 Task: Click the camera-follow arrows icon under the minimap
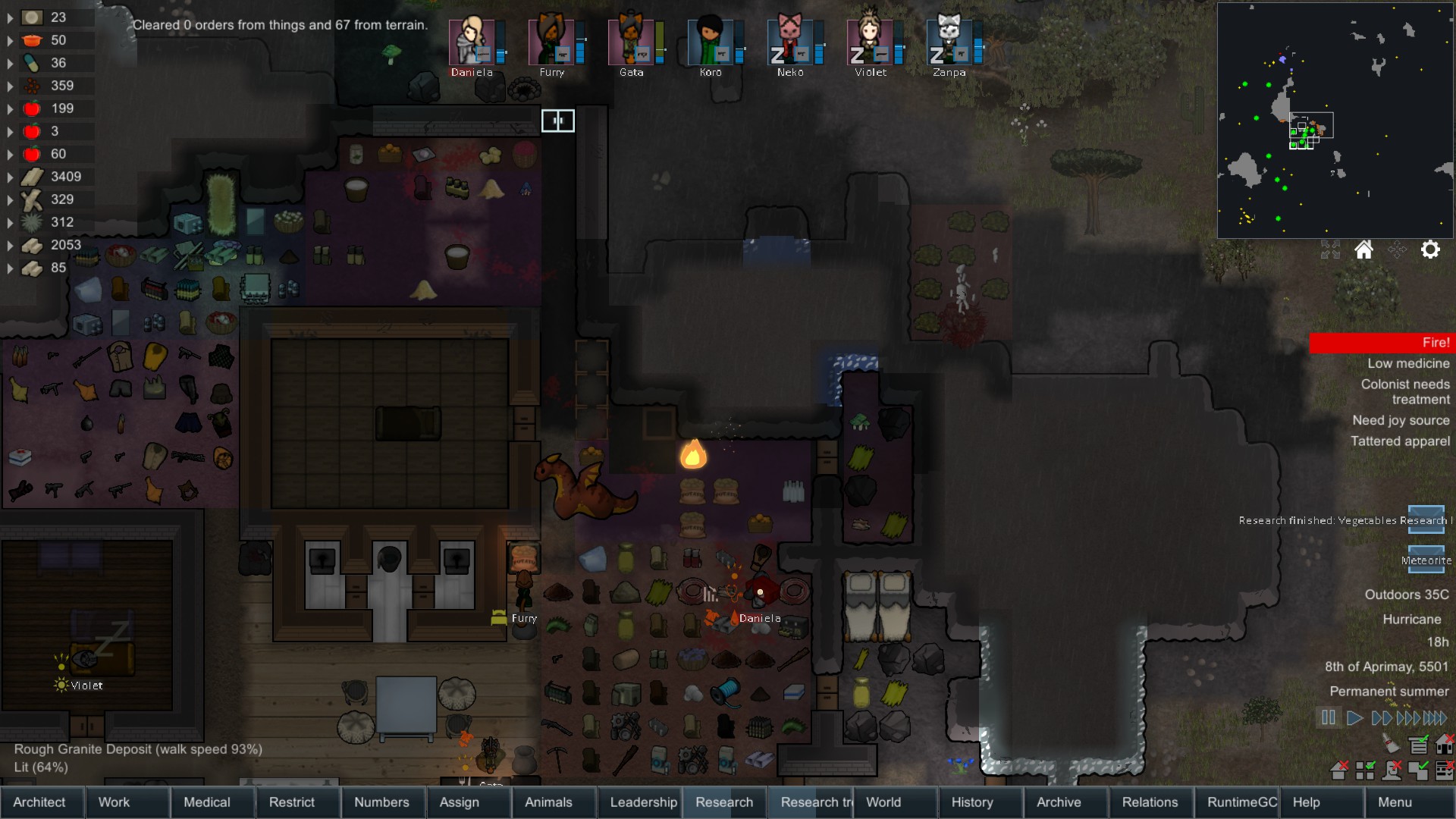point(1398,249)
